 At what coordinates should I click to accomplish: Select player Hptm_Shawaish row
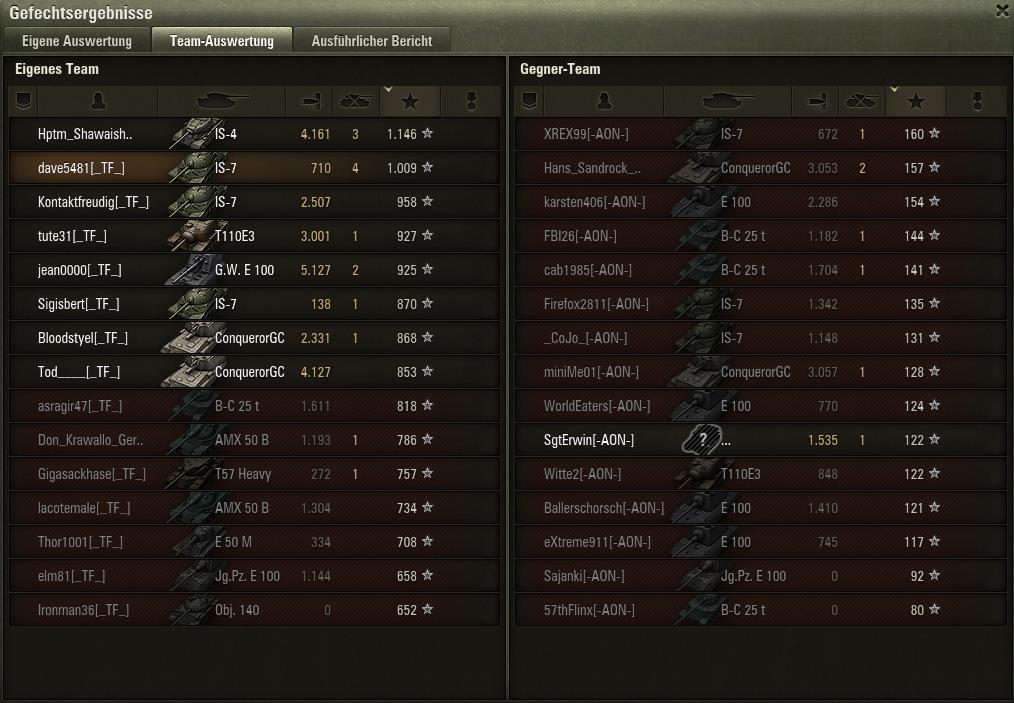(254, 134)
